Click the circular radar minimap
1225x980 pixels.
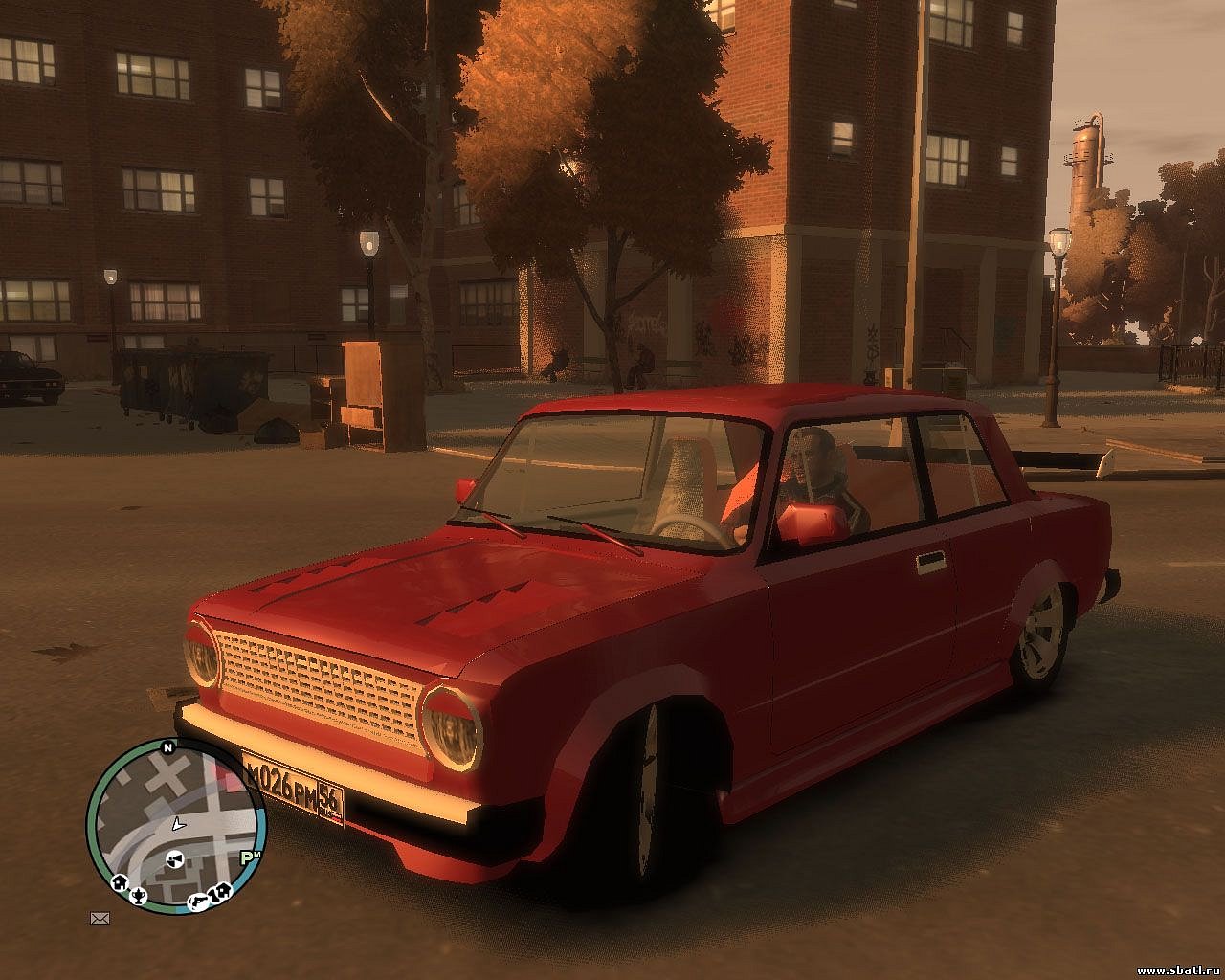click(174, 825)
